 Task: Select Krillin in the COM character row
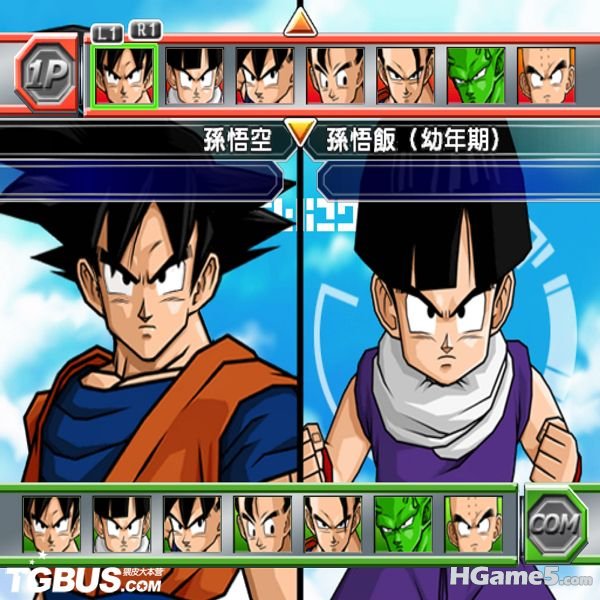473,525
